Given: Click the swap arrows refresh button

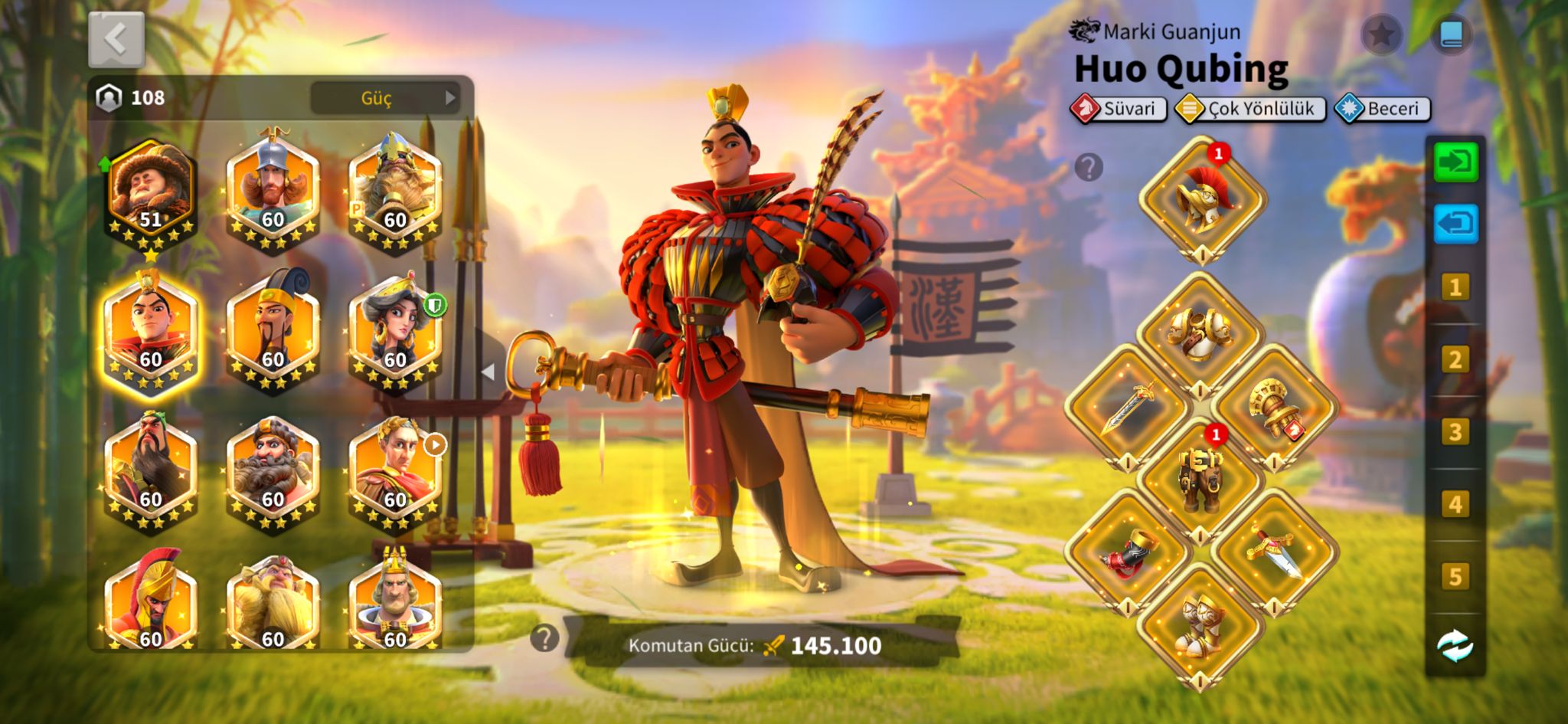Looking at the screenshot, I should coord(1455,646).
